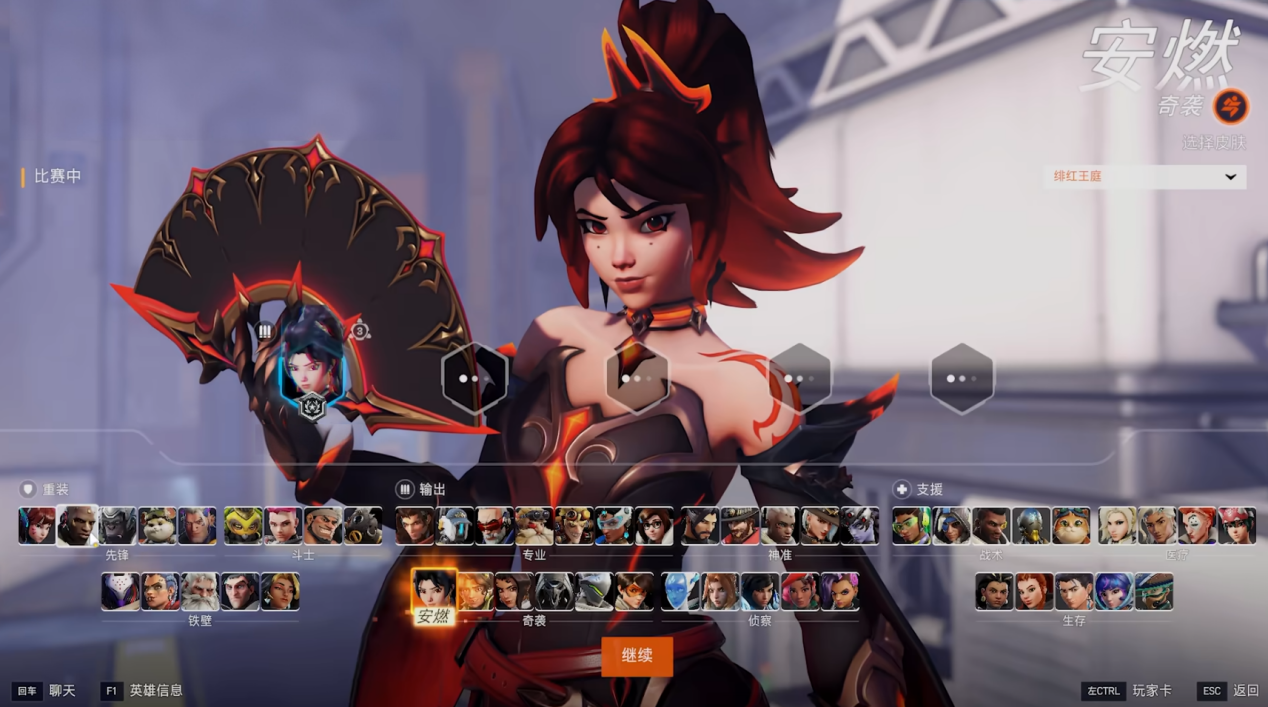Select the orange cat support hero
1268x707 pixels.
pyautogui.click(x=1071, y=526)
